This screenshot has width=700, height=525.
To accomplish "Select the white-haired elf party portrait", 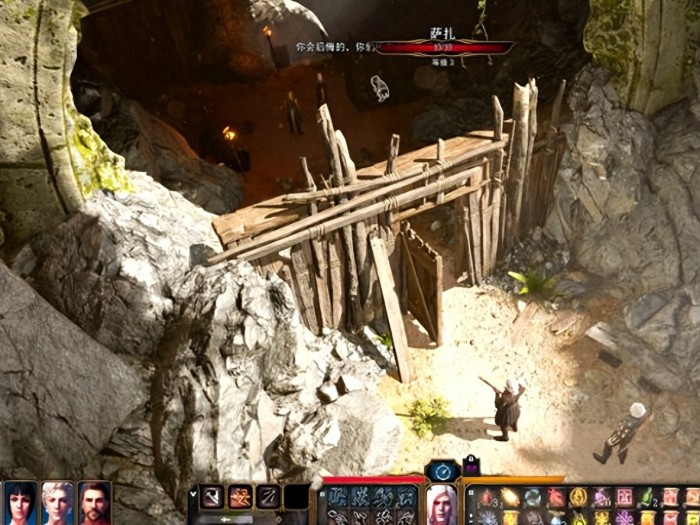I will [57, 502].
